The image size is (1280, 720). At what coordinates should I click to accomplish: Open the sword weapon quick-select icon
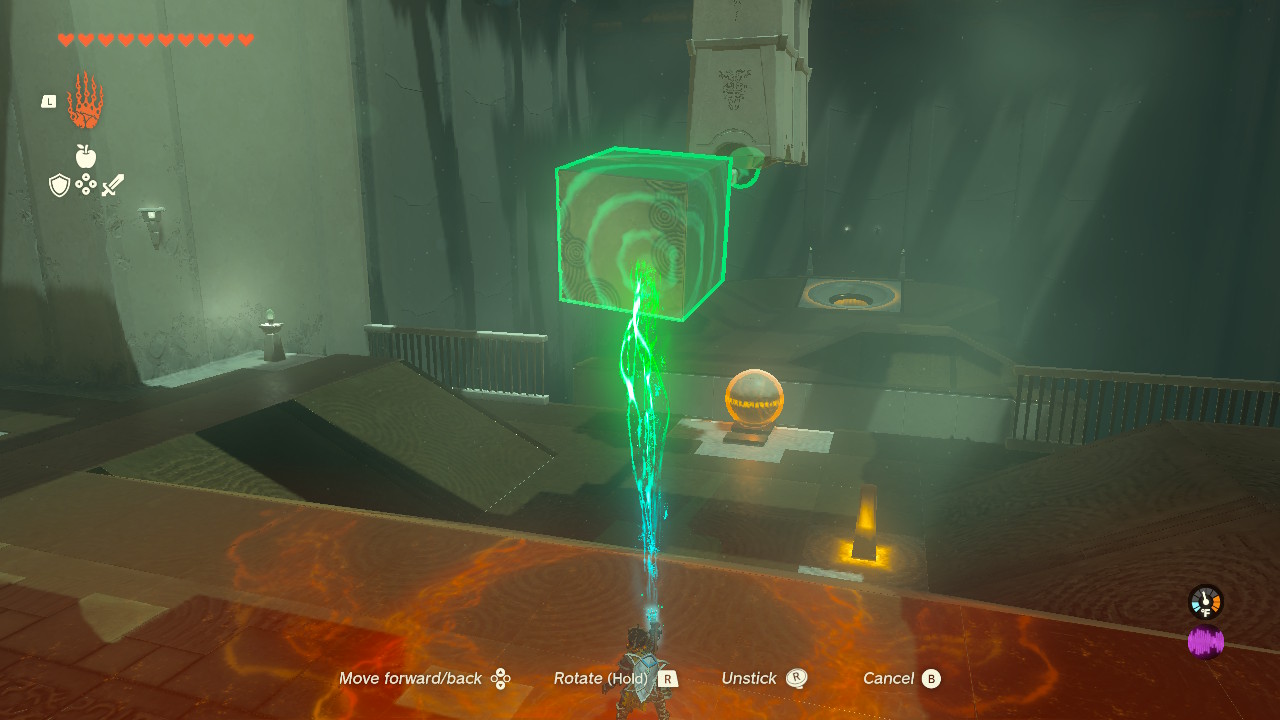[113, 185]
